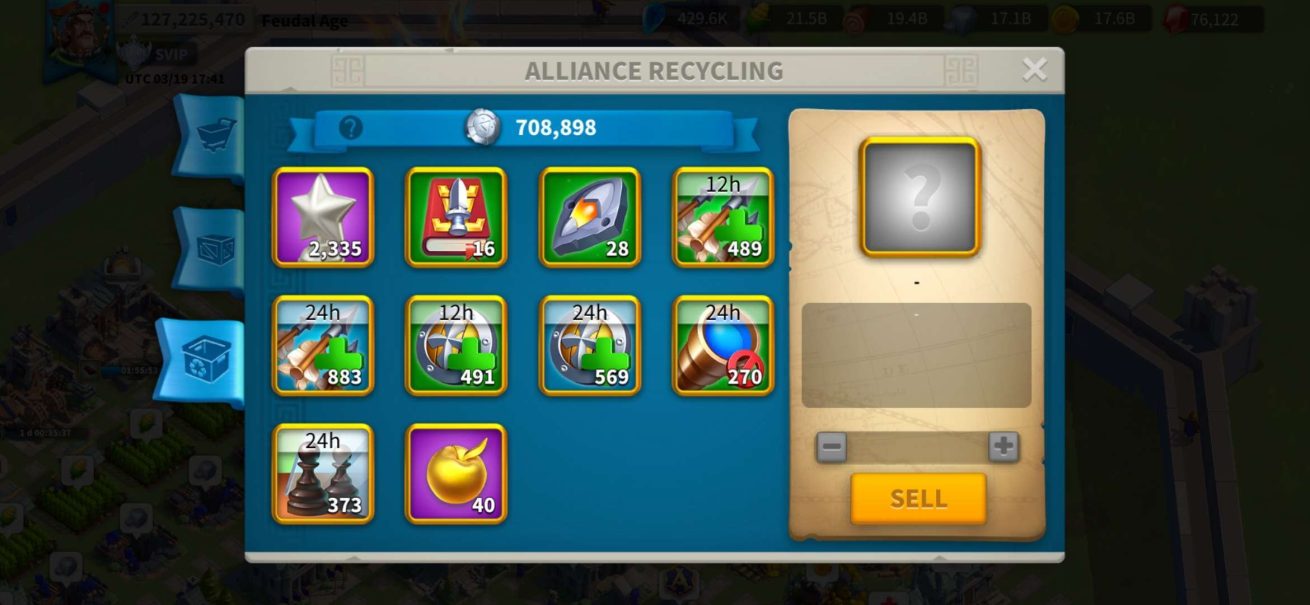Switch to the shopping cart tab
The image size is (1310, 605).
tap(214, 135)
